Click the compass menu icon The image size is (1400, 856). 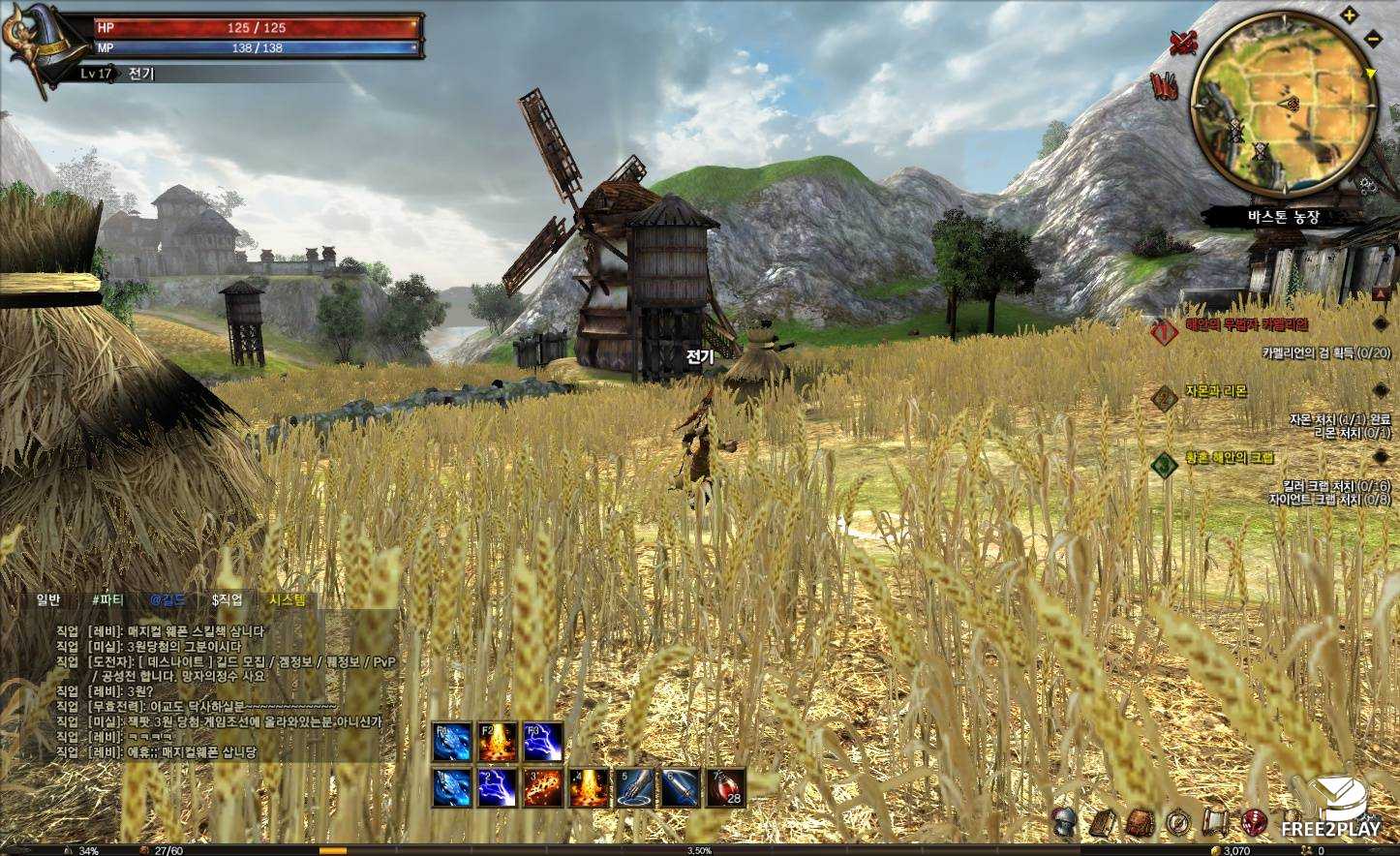(x=1177, y=823)
